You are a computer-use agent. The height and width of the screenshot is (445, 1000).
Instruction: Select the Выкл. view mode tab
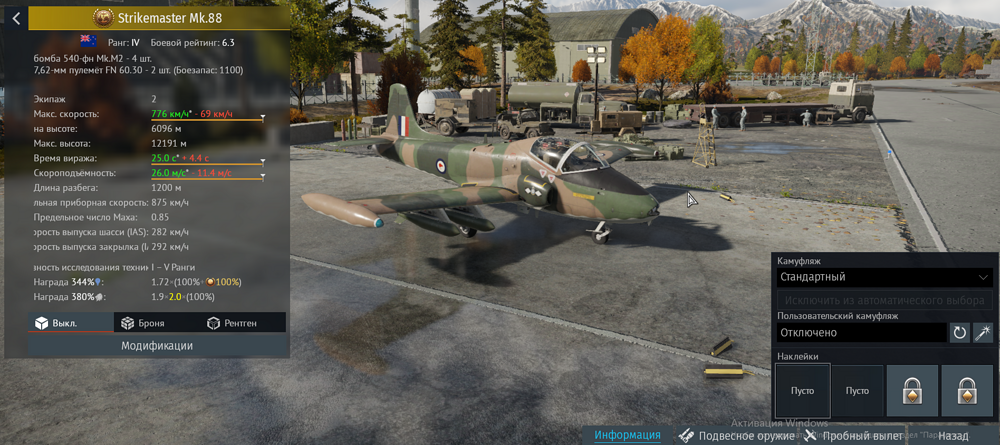pos(56,323)
